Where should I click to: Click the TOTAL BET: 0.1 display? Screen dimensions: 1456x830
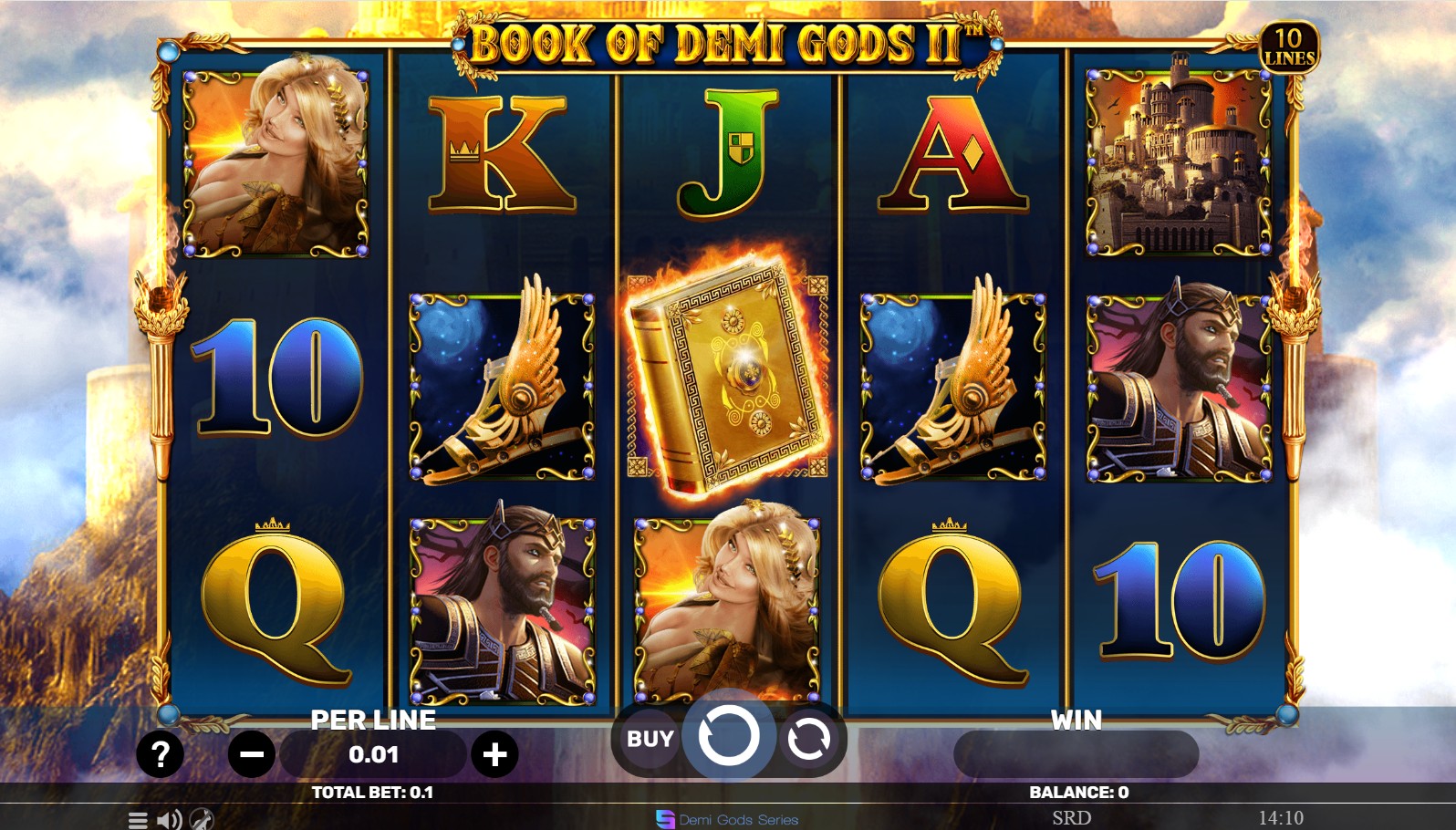(372, 792)
